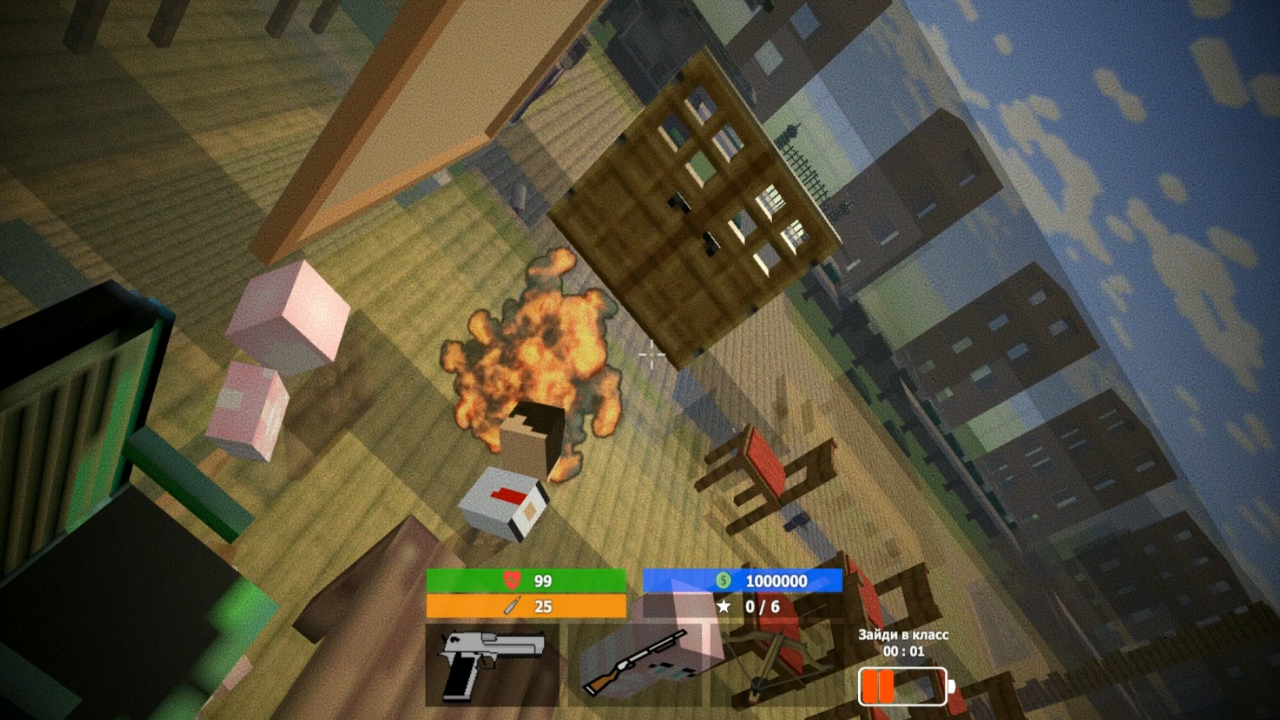This screenshot has width=1280, height=720.
Task: Click the 'Зайди в класс' objective text
Action: (x=903, y=635)
